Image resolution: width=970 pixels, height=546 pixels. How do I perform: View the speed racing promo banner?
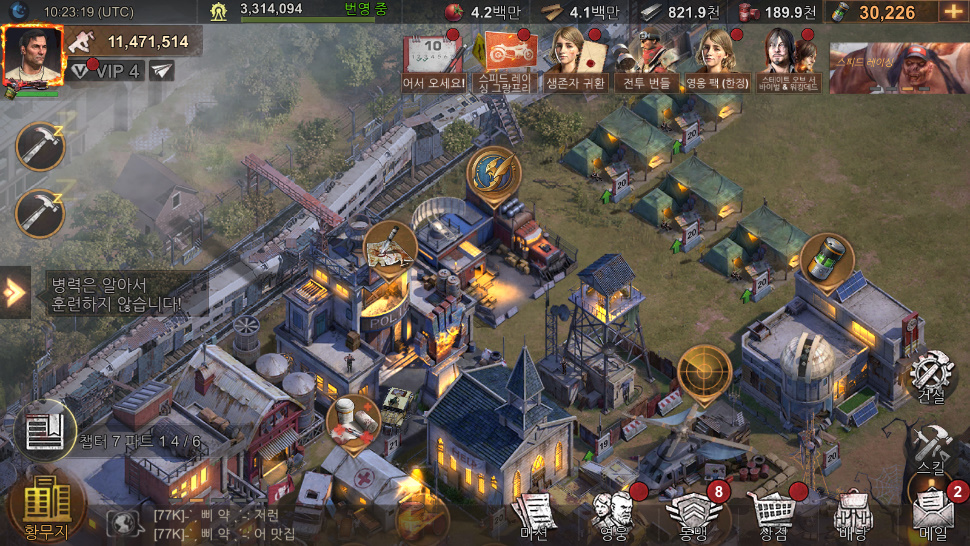[898, 67]
